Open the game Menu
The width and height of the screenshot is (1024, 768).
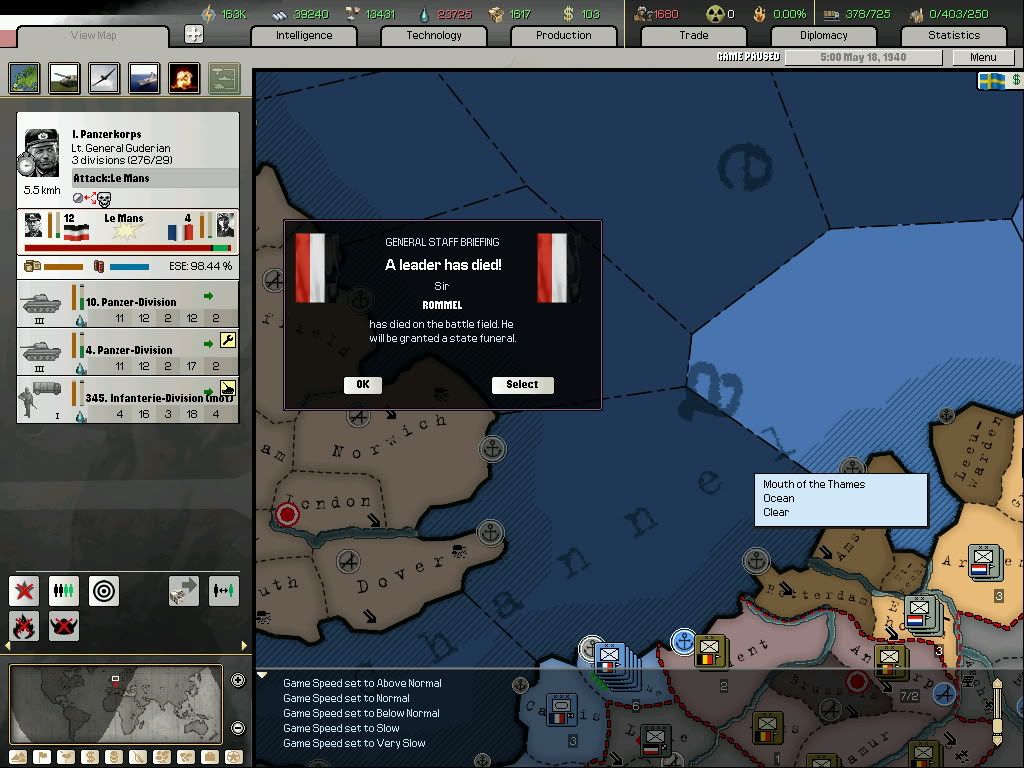[983, 57]
